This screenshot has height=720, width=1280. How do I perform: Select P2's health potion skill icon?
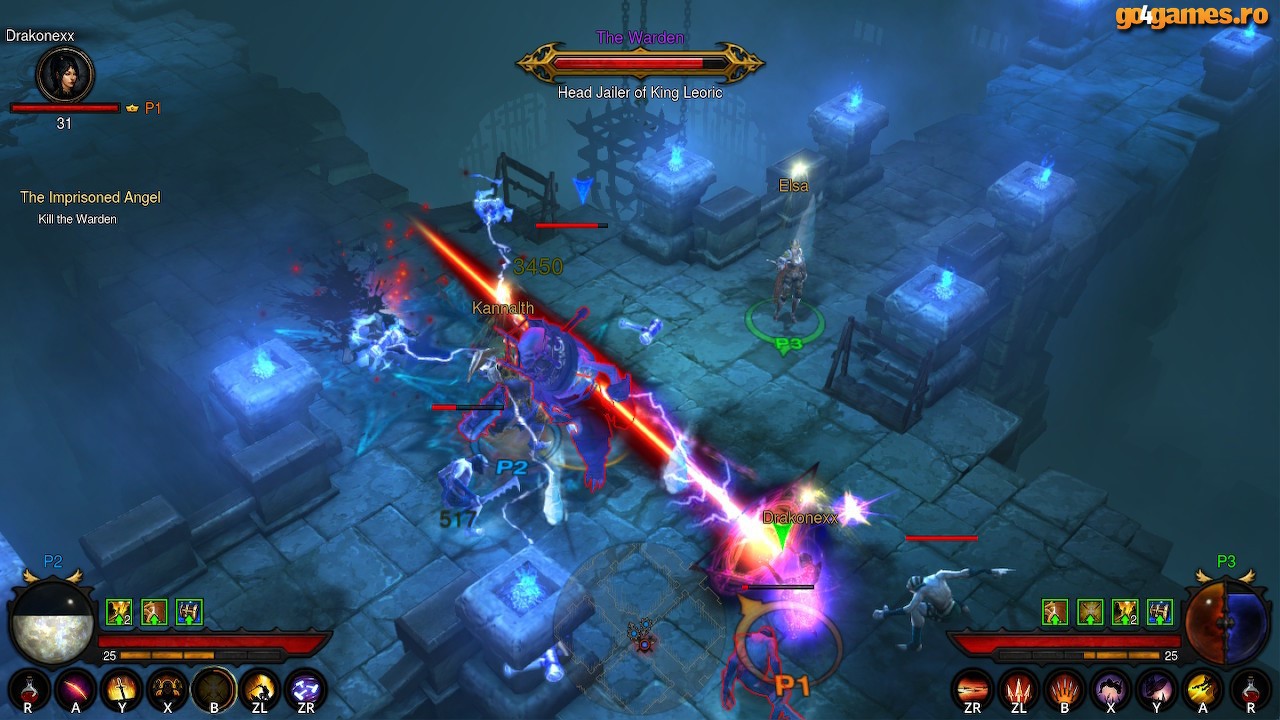click(30, 690)
